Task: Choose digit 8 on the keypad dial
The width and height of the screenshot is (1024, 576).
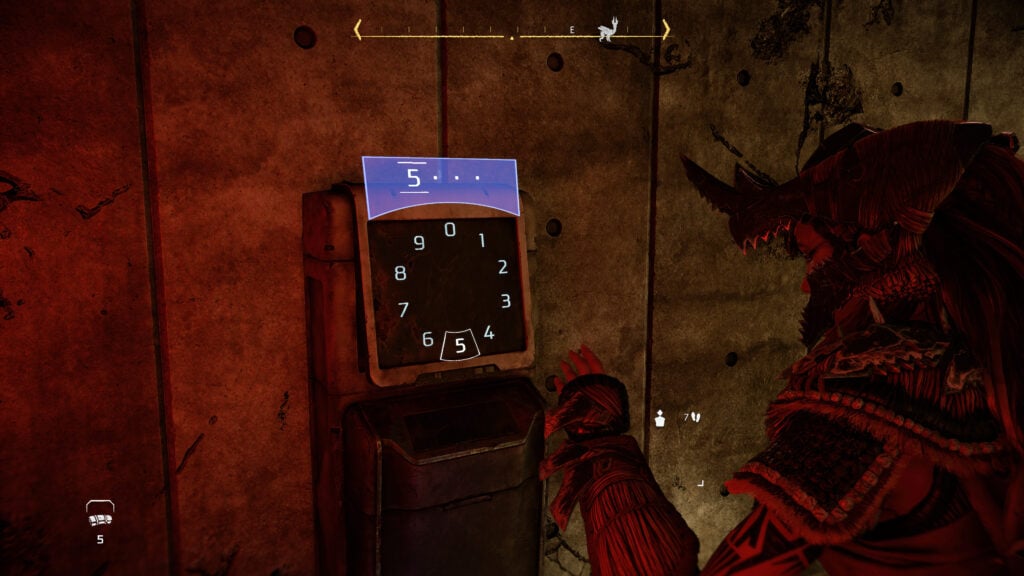Action: [x=400, y=273]
